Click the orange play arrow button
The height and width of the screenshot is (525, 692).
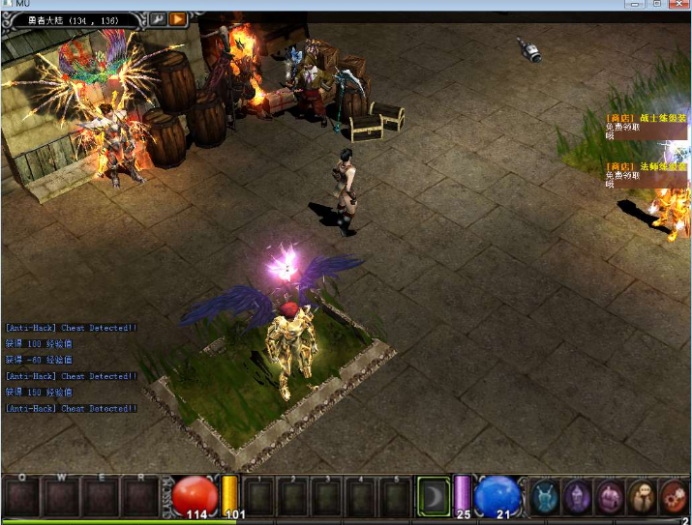point(178,18)
